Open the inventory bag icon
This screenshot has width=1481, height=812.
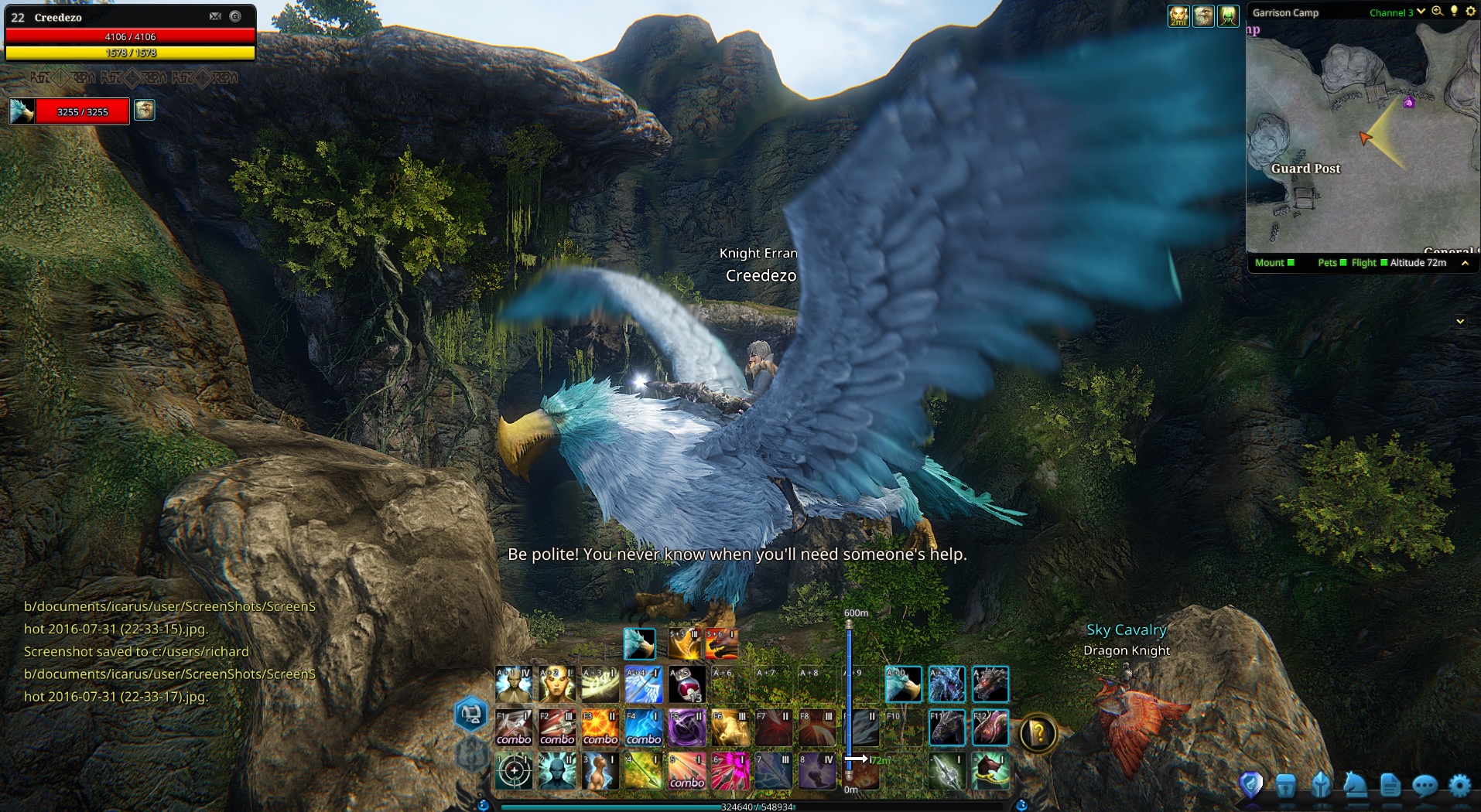1287,783
